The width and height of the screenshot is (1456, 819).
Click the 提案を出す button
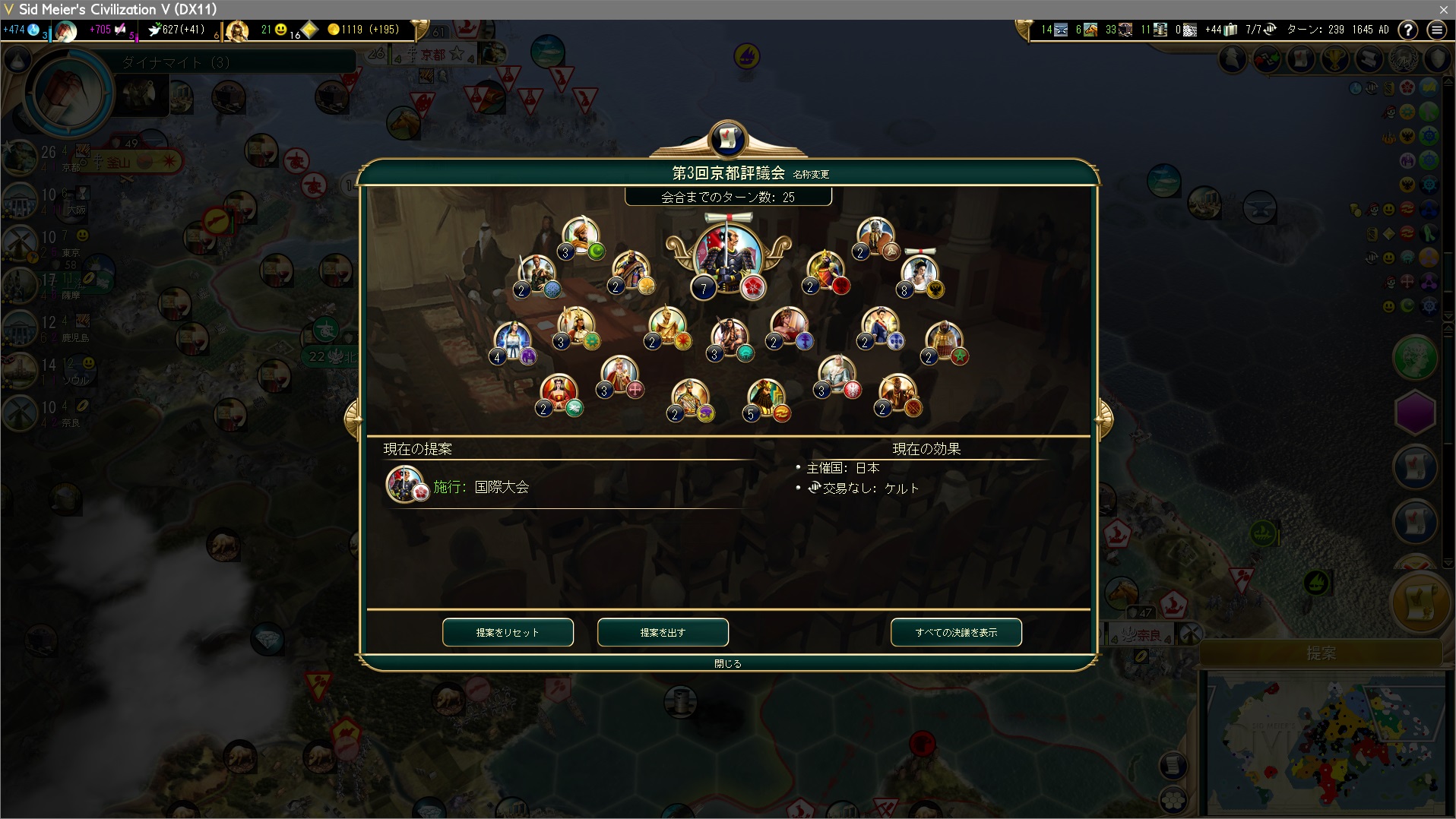663,632
